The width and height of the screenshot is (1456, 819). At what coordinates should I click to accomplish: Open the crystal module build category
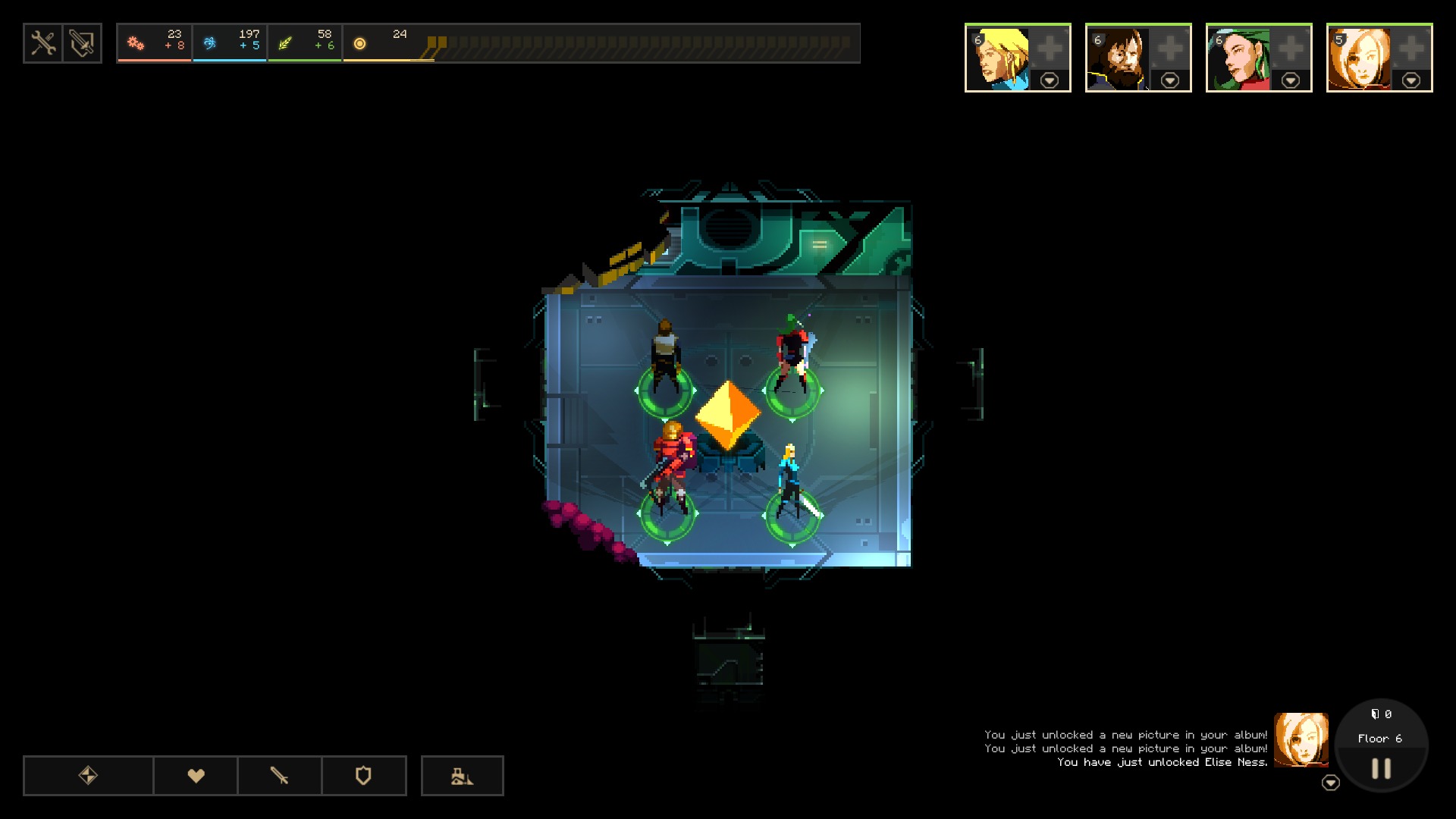(x=87, y=776)
